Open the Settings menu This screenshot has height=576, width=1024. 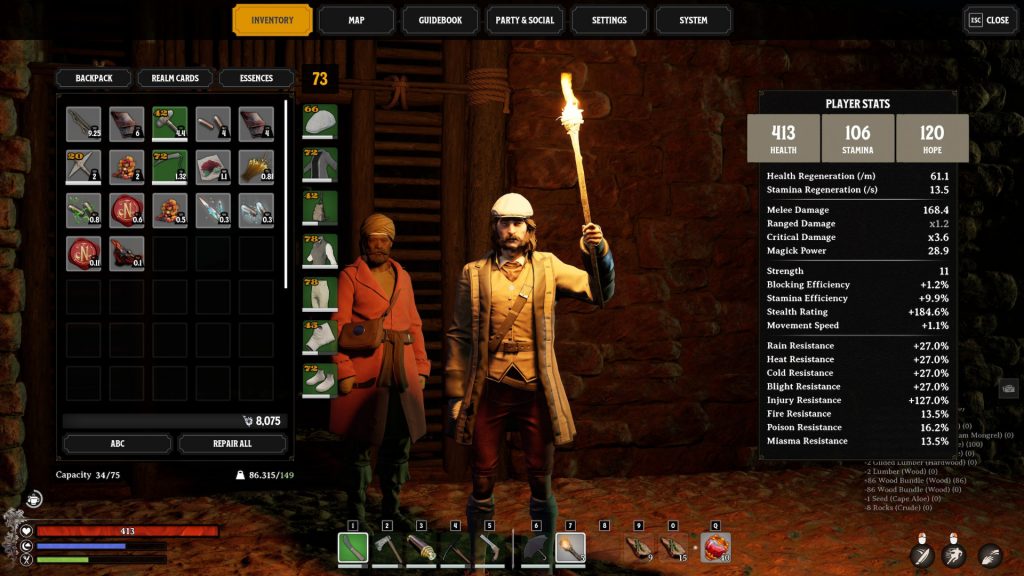pos(608,20)
